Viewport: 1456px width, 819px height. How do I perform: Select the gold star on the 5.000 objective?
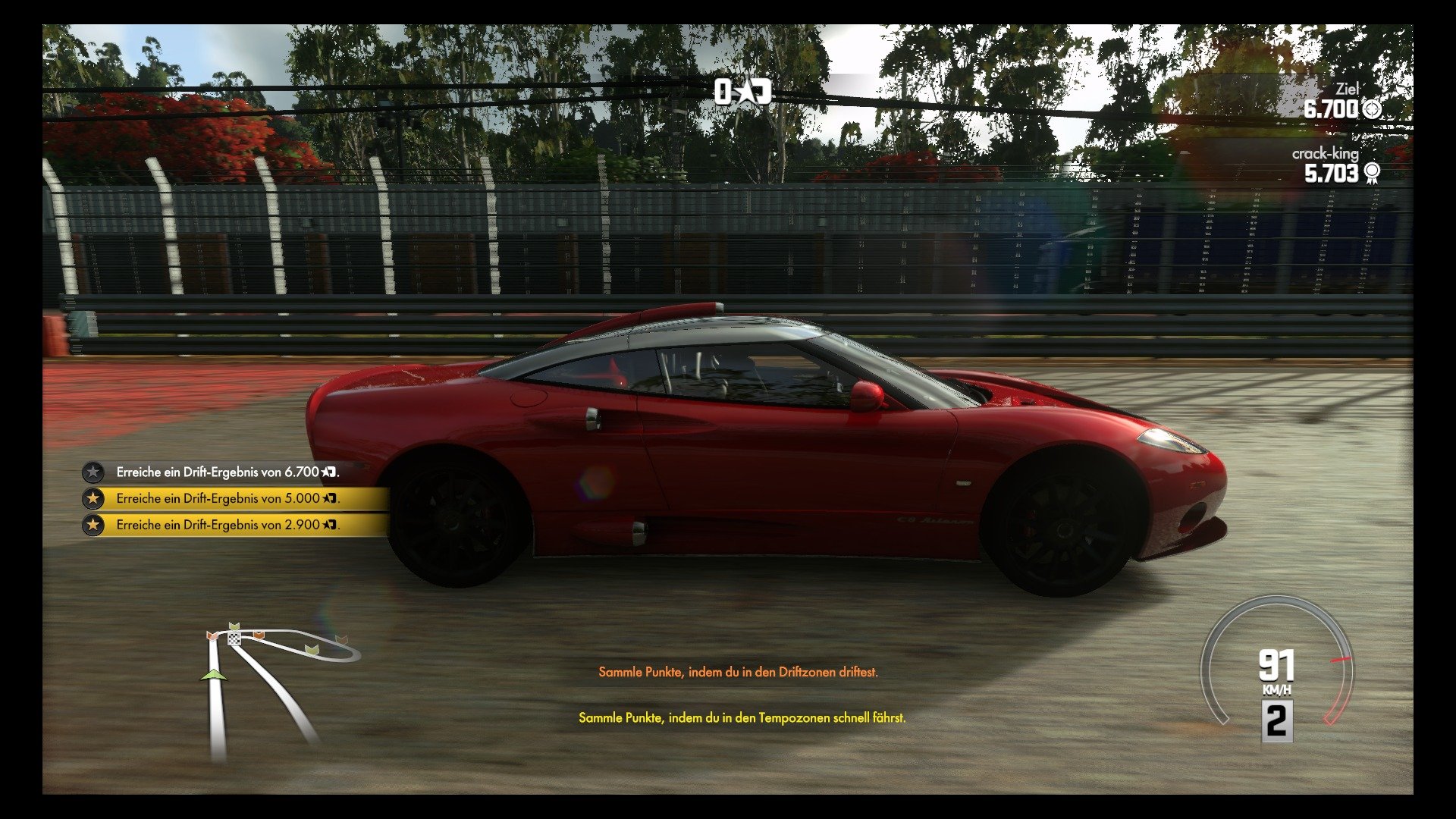94,498
